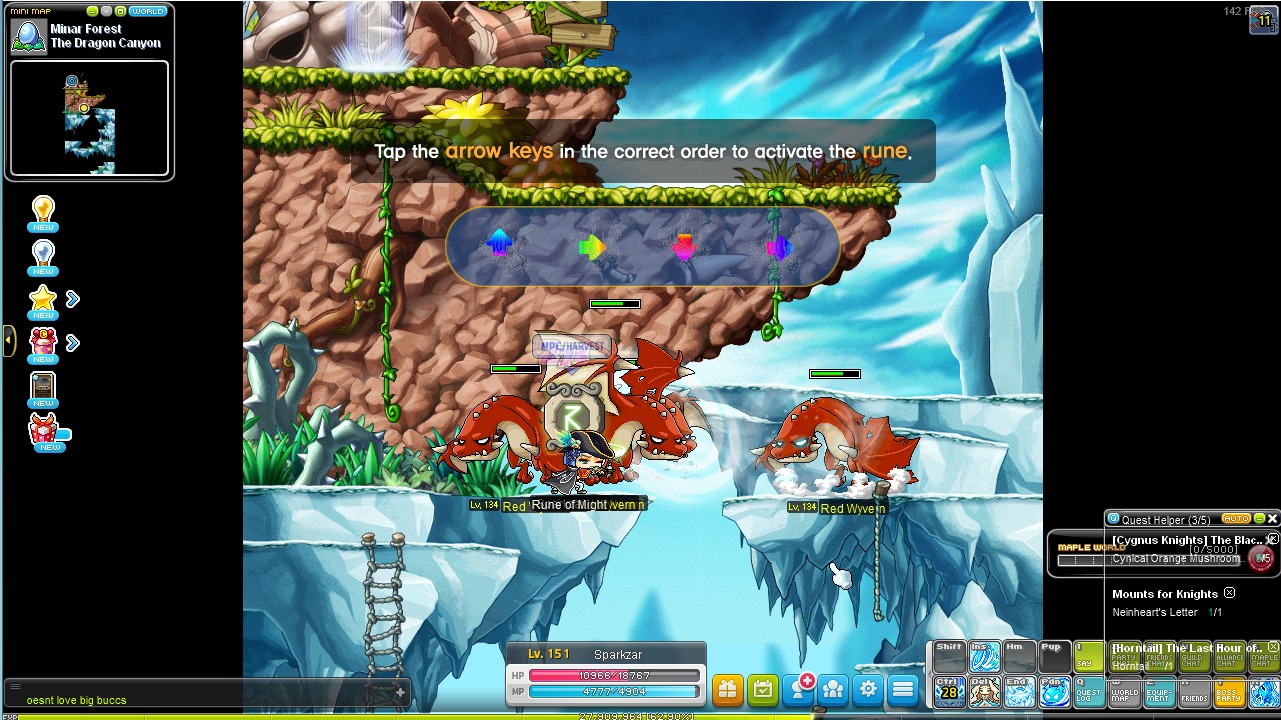Open the World Map quick slot
The height and width of the screenshot is (720, 1281).
click(1124, 691)
